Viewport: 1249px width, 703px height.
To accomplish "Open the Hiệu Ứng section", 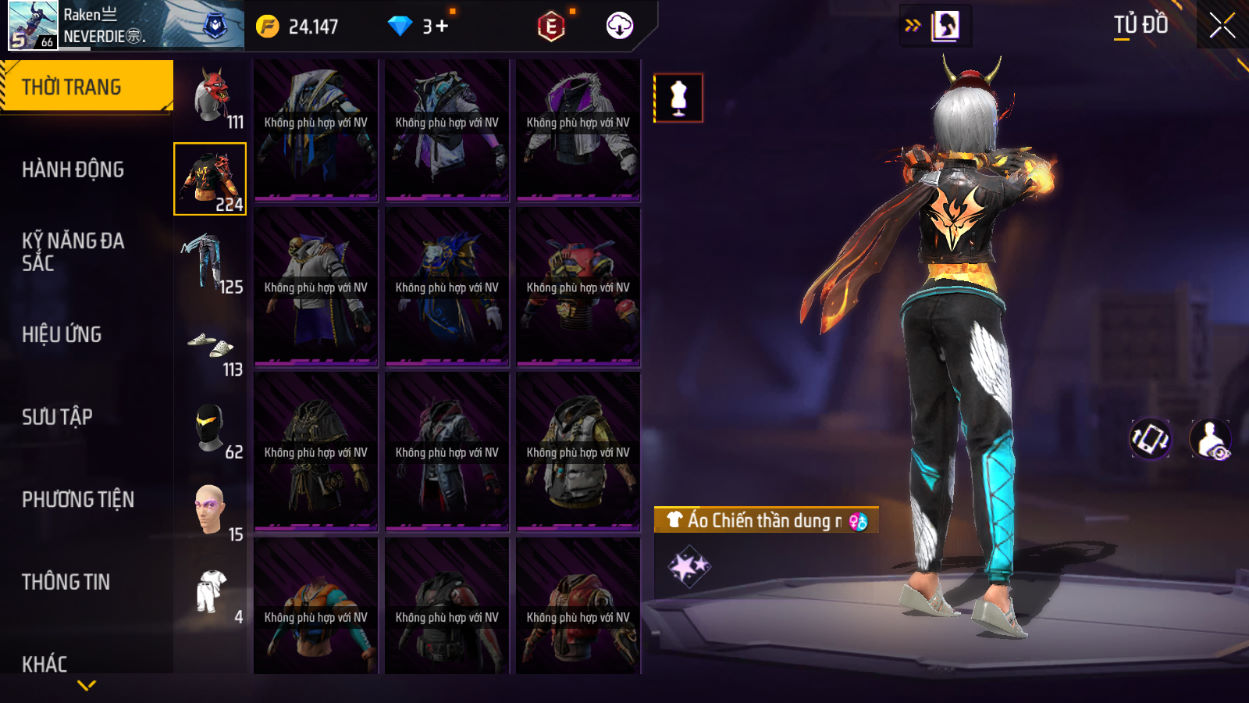I will click(x=62, y=335).
